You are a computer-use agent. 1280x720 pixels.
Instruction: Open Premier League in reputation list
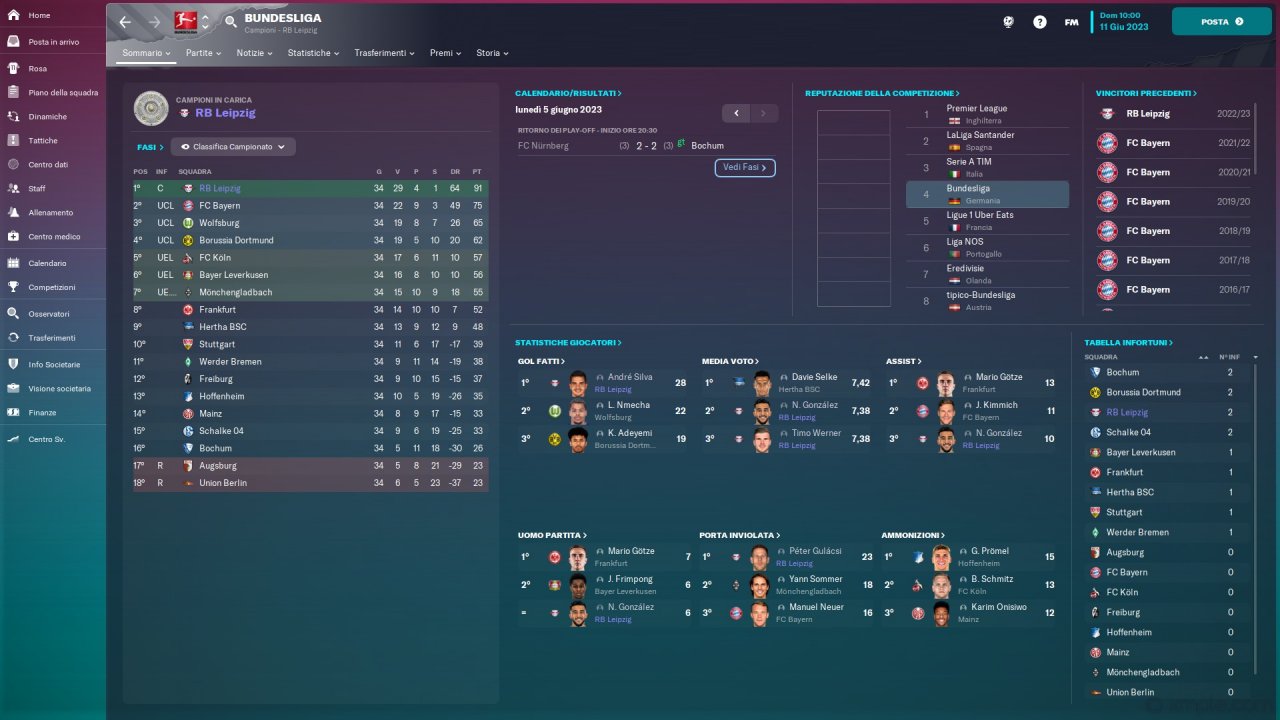[976, 109]
